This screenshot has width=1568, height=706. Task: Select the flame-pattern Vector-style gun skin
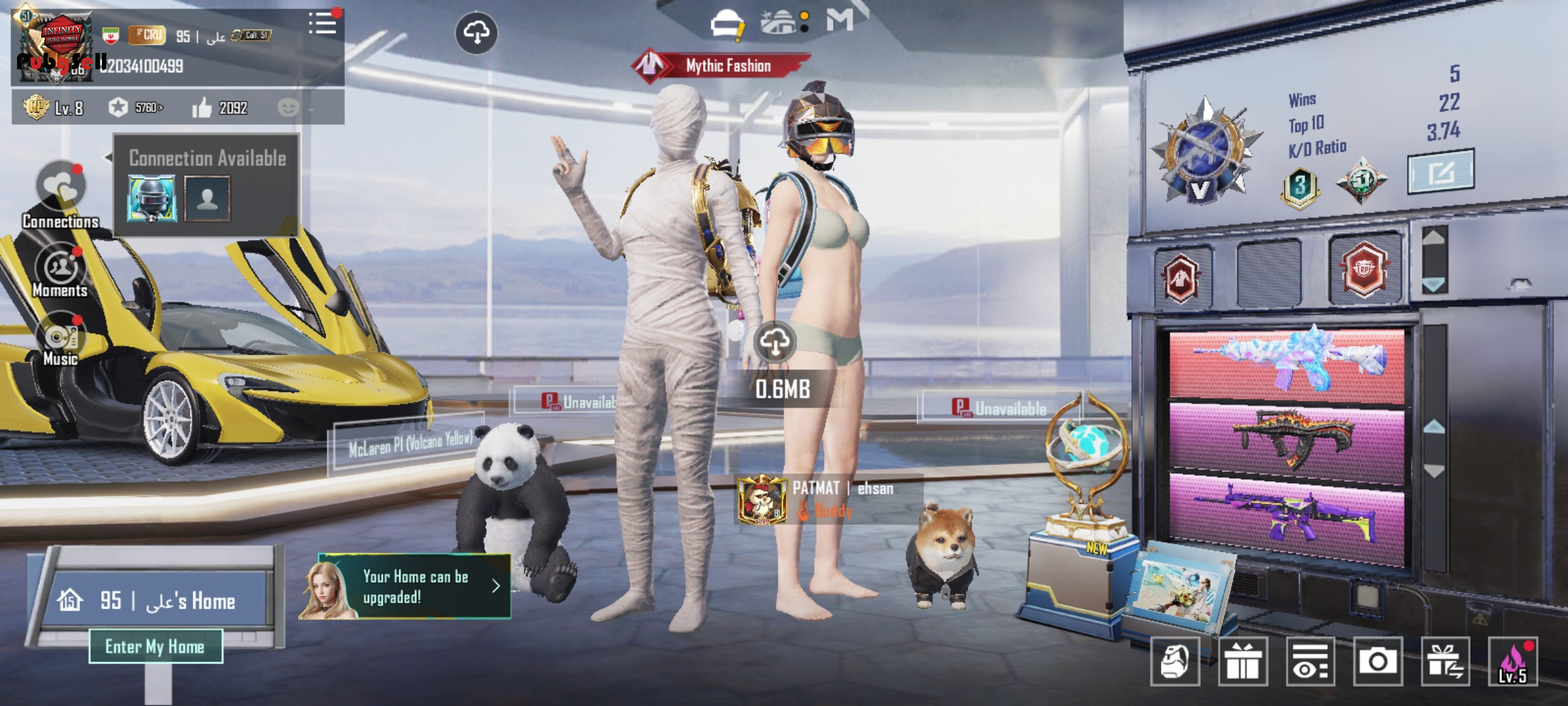coord(1286,438)
